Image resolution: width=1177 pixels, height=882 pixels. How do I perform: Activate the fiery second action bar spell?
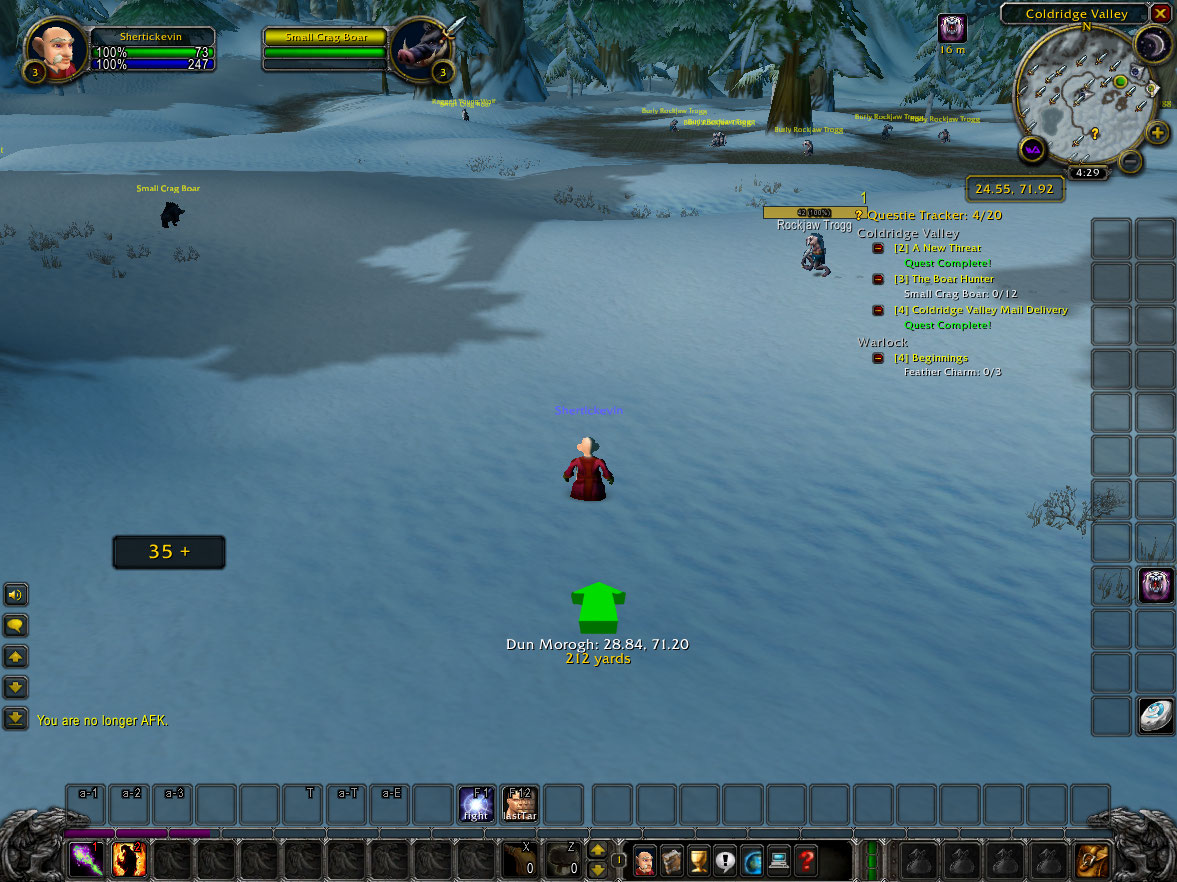point(129,859)
